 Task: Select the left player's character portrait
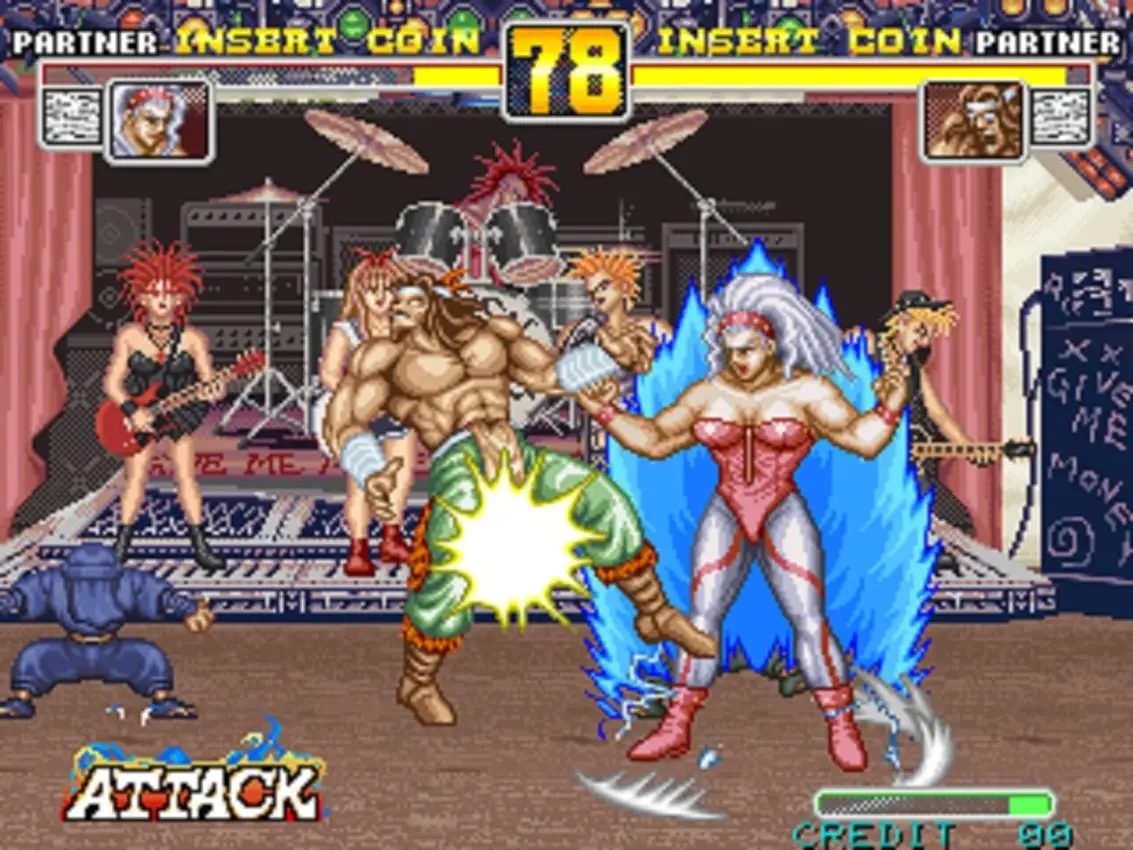click(x=159, y=121)
